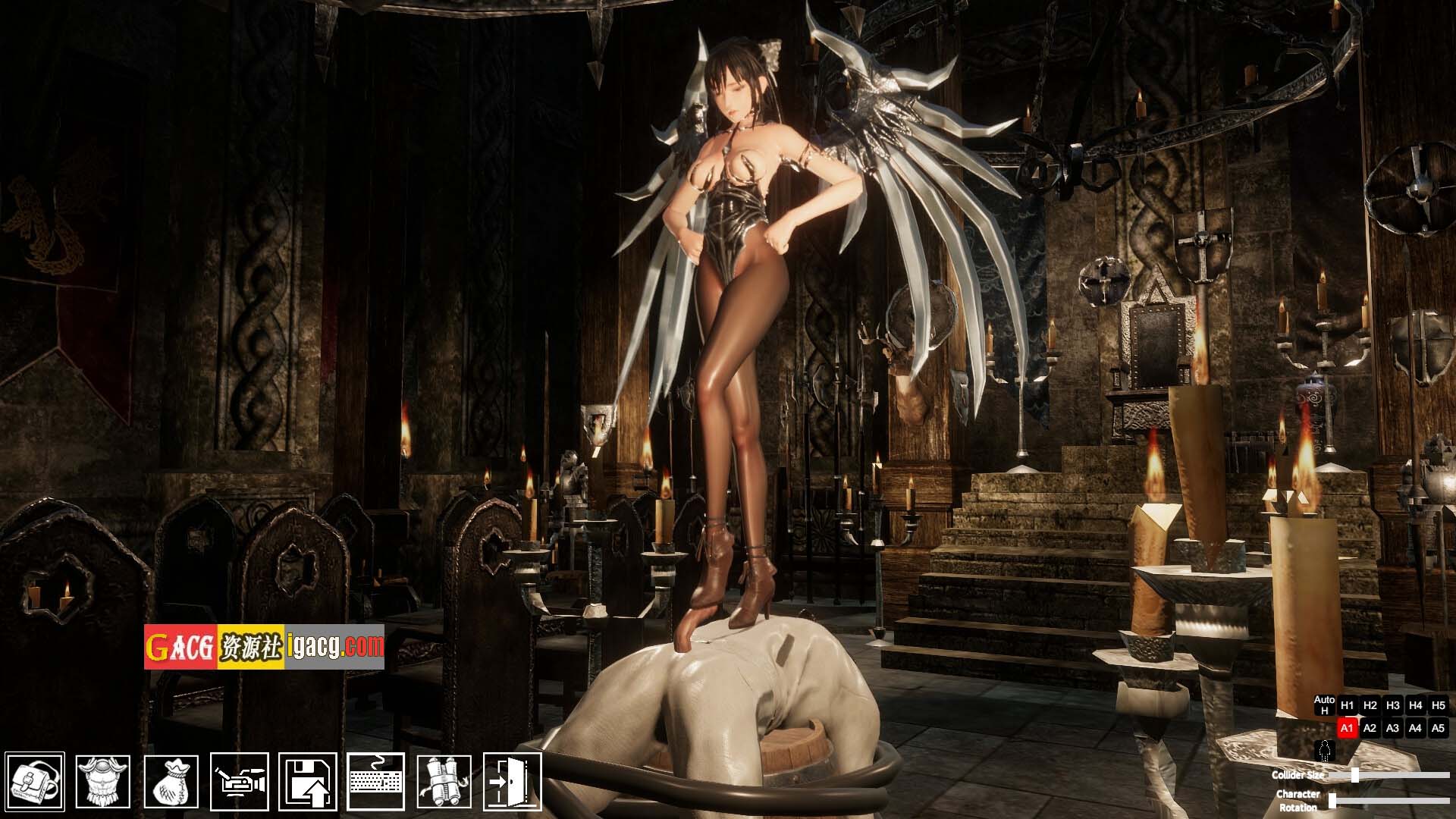
Task: Select the highlighted A1 button
Action: click(x=1347, y=728)
